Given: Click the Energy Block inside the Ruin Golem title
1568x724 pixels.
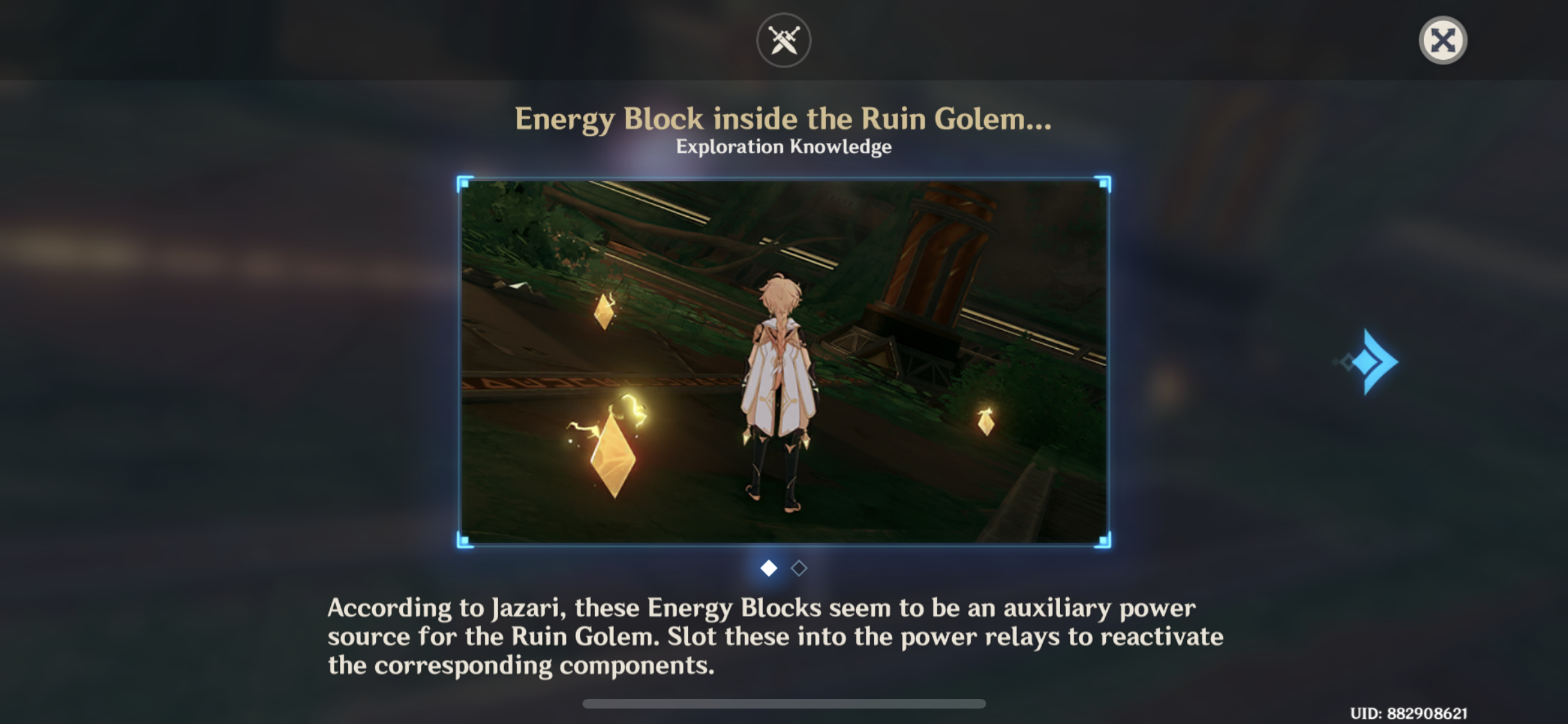Looking at the screenshot, I should pyautogui.click(x=783, y=118).
